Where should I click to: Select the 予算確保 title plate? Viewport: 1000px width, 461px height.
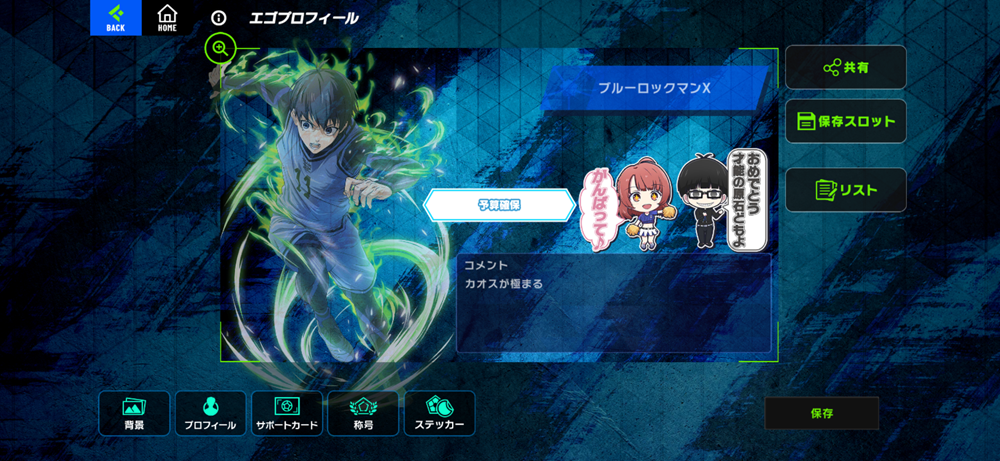(x=499, y=205)
